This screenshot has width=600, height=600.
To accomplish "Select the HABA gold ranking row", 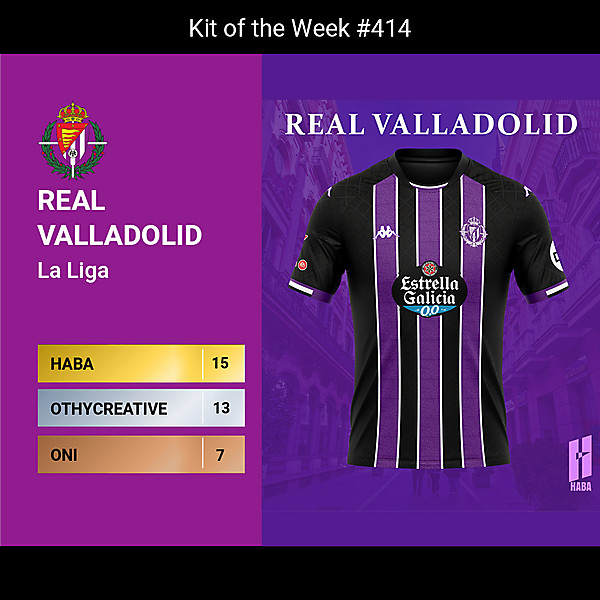I will (141, 364).
